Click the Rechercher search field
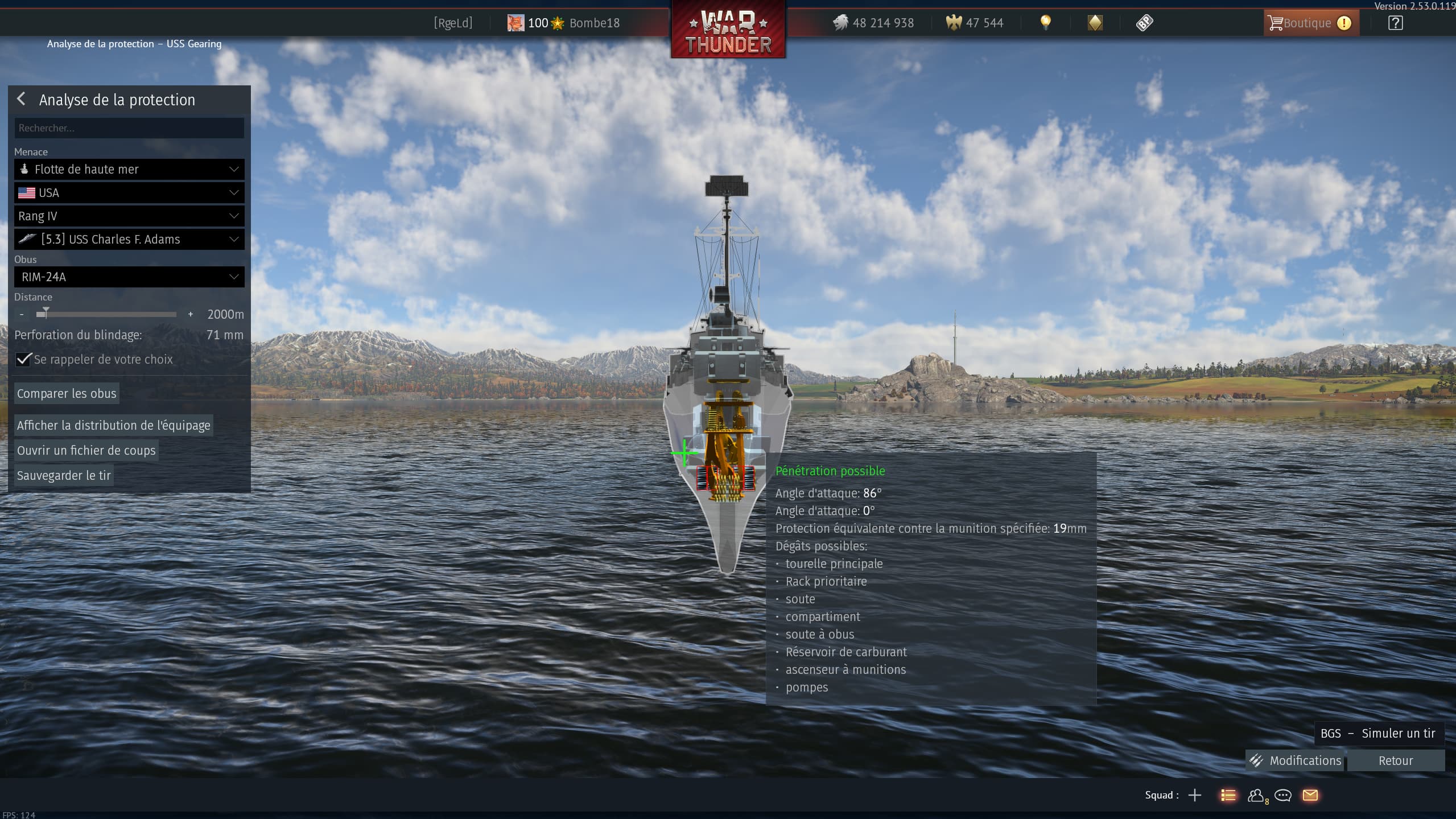The image size is (1456, 819). (x=129, y=128)
